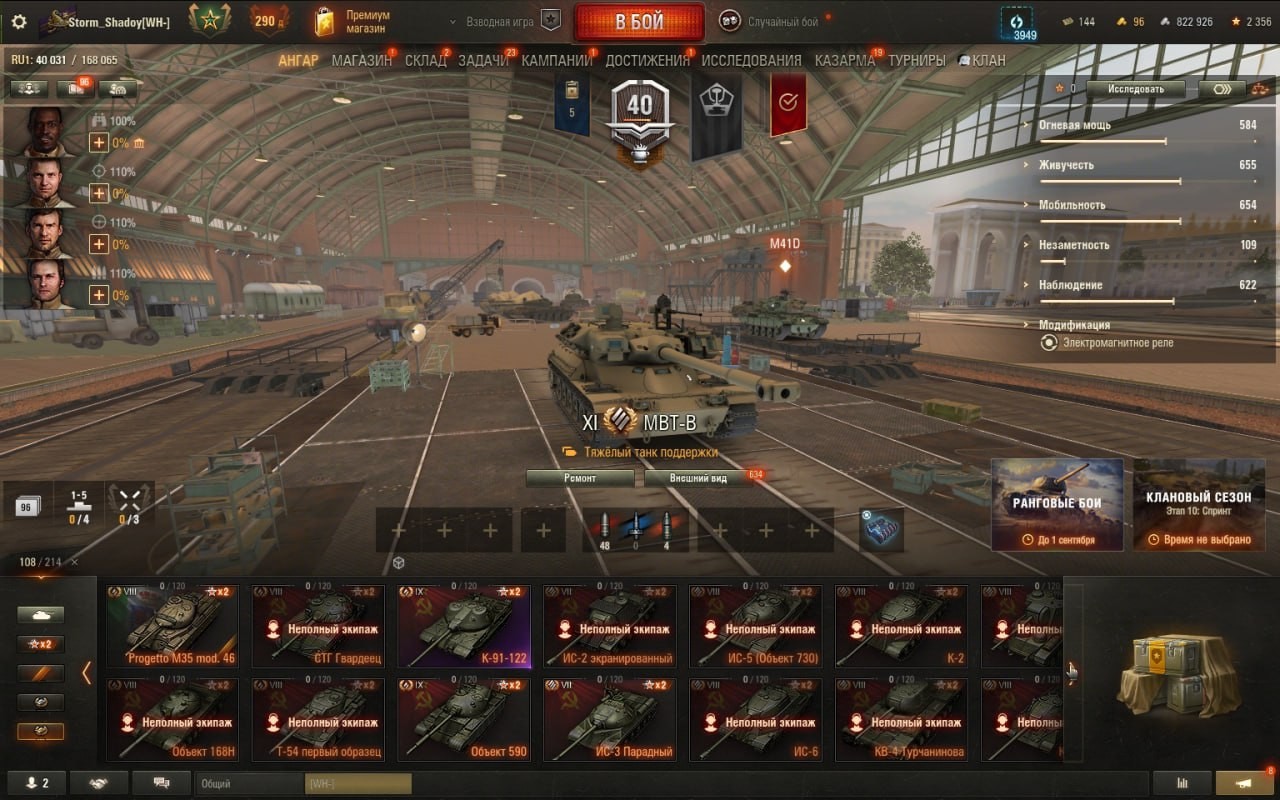The width and height of the screenshot is (1280, 800).
Task: Open the Премиум магазин shop
Action: click(x=352, y=22)
